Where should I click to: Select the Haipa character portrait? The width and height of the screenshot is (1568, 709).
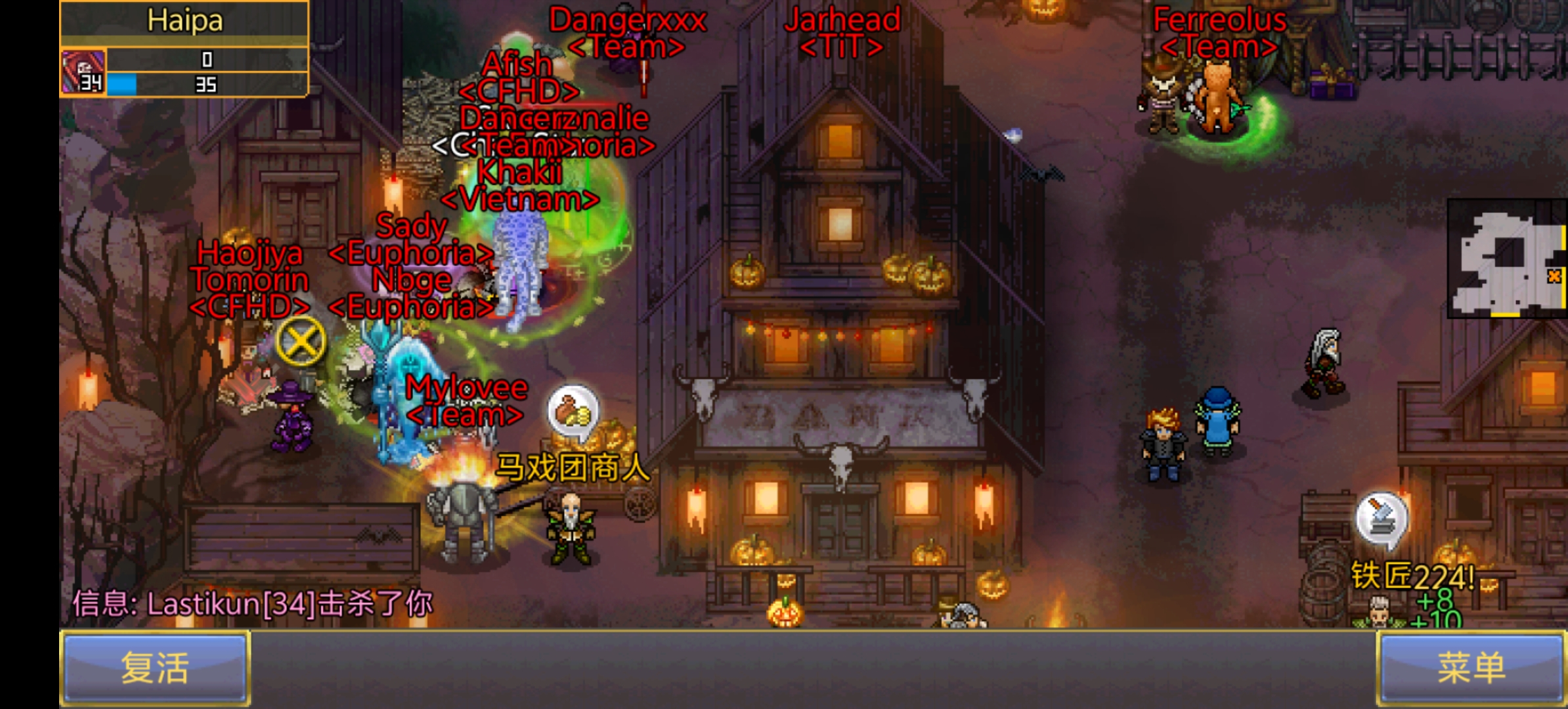[83, 72]
